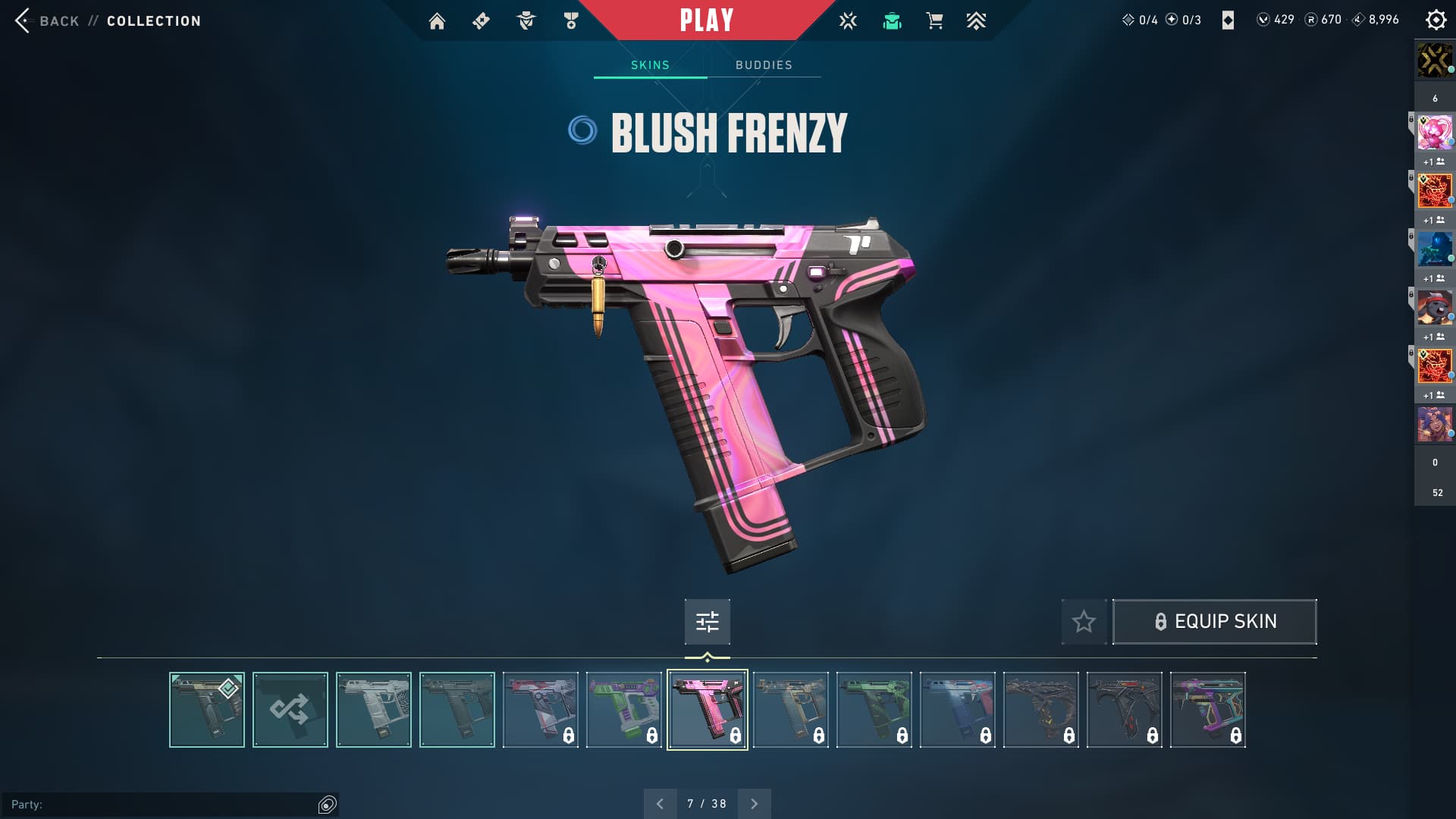Open the skin filter sliders button
The image size is (1456, 819).
(707, 622)
